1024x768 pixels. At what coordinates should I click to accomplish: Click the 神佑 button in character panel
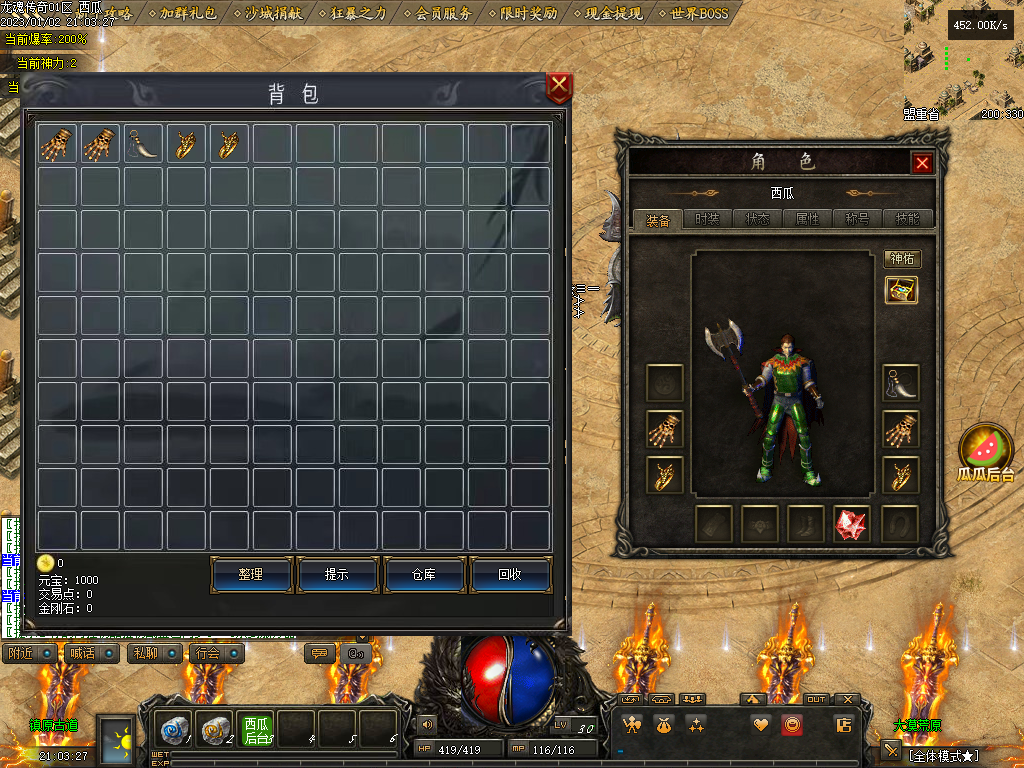coord(901,259)
